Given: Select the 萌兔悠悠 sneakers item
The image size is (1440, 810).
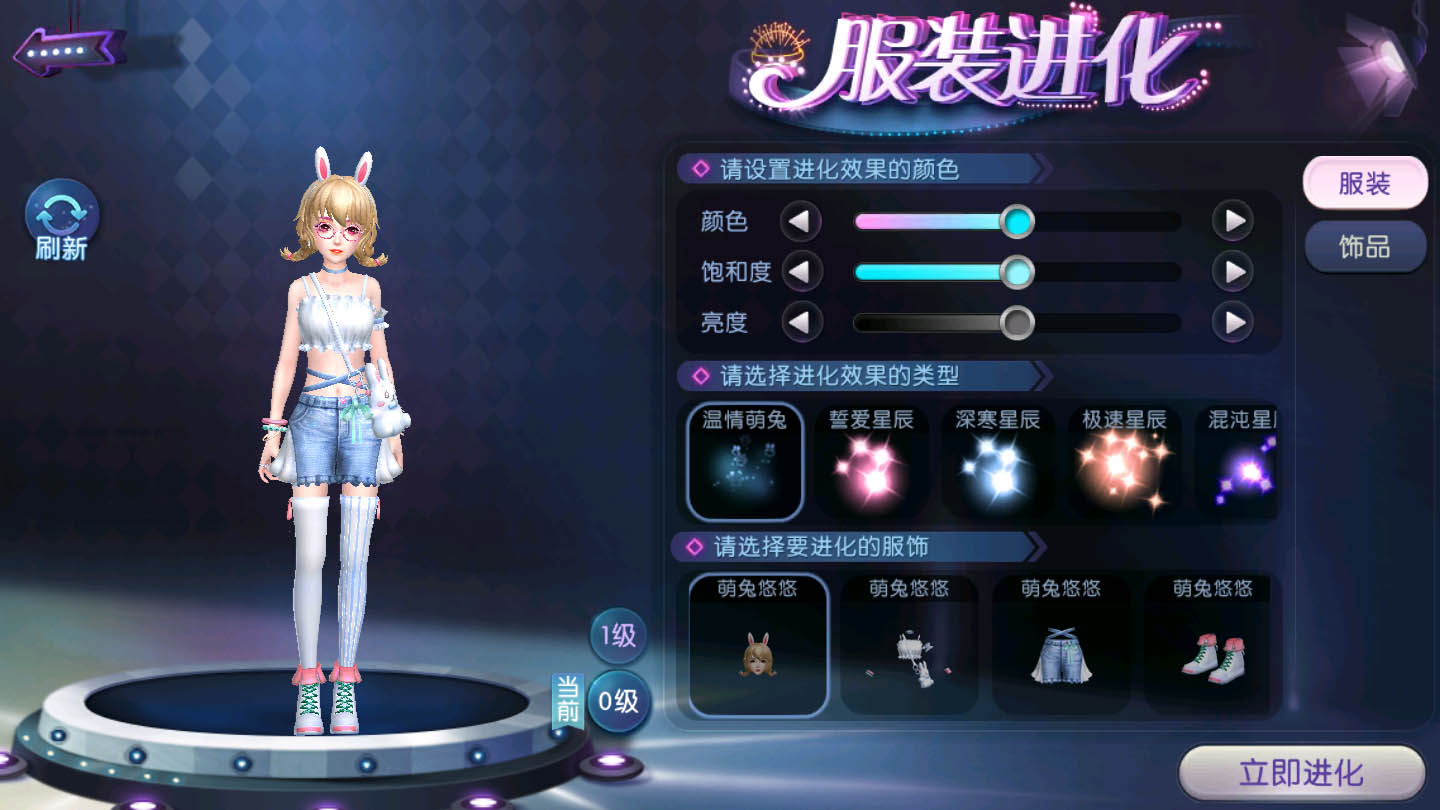Looking at the screenshot, I should click(1212, 645).
